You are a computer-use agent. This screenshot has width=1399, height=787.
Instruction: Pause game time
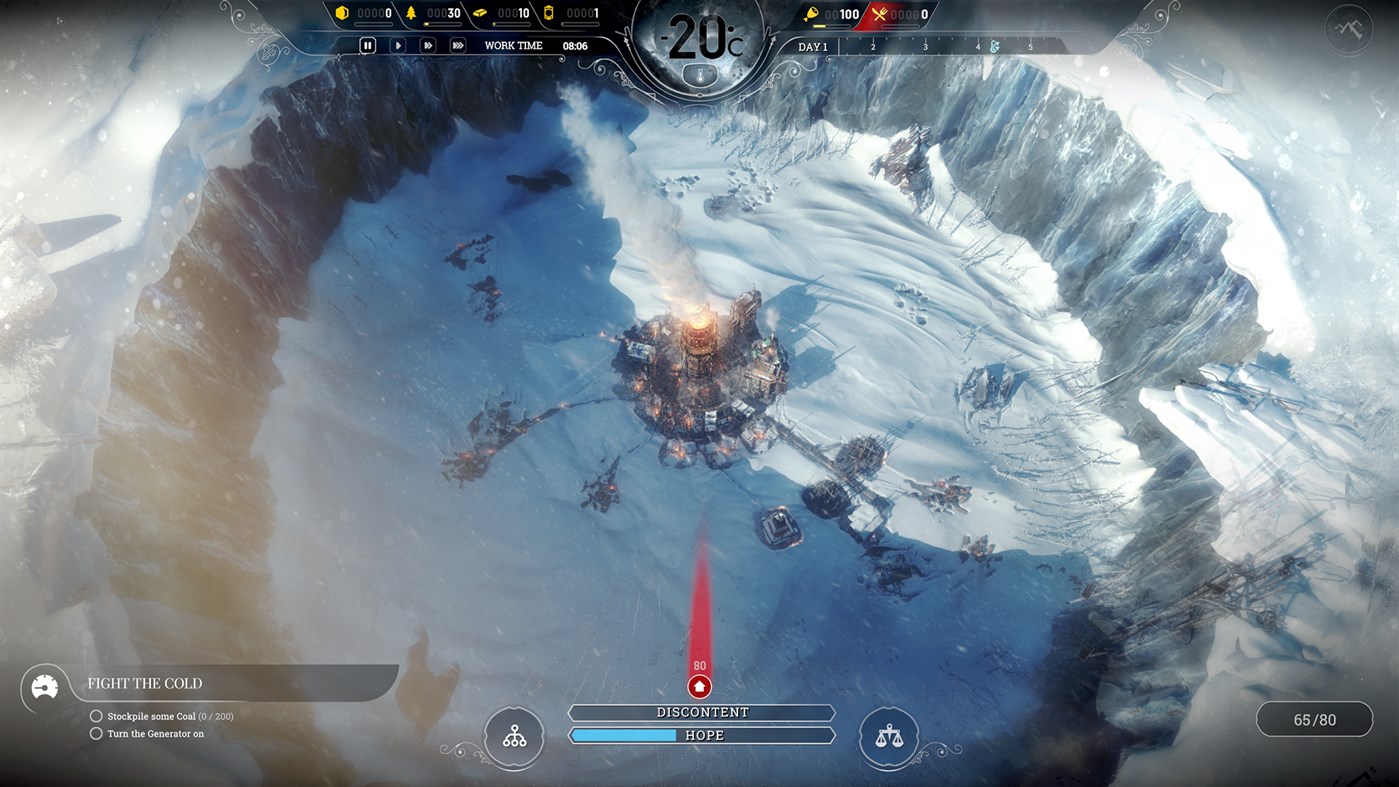coord(368,44)
